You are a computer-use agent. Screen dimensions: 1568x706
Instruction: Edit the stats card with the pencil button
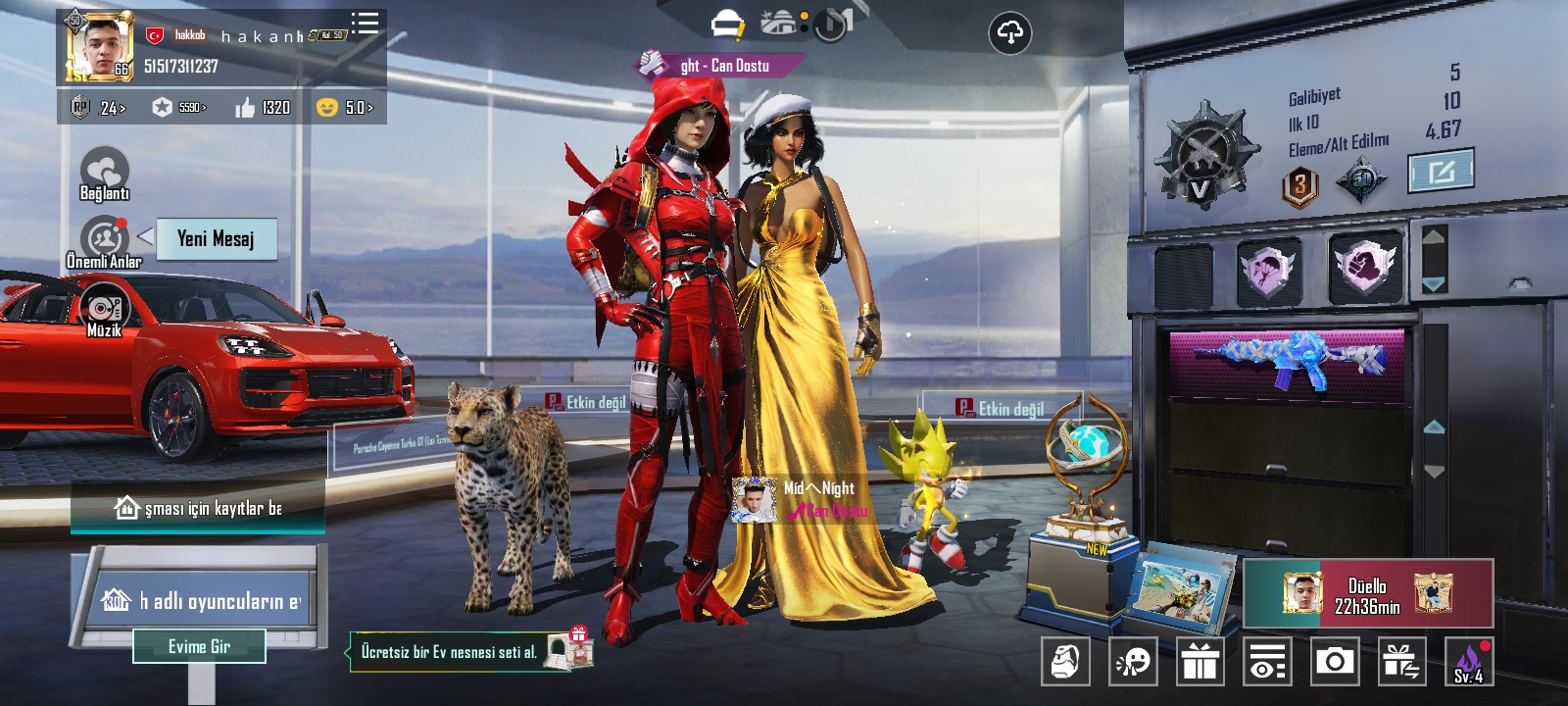tap(1441, 173)
